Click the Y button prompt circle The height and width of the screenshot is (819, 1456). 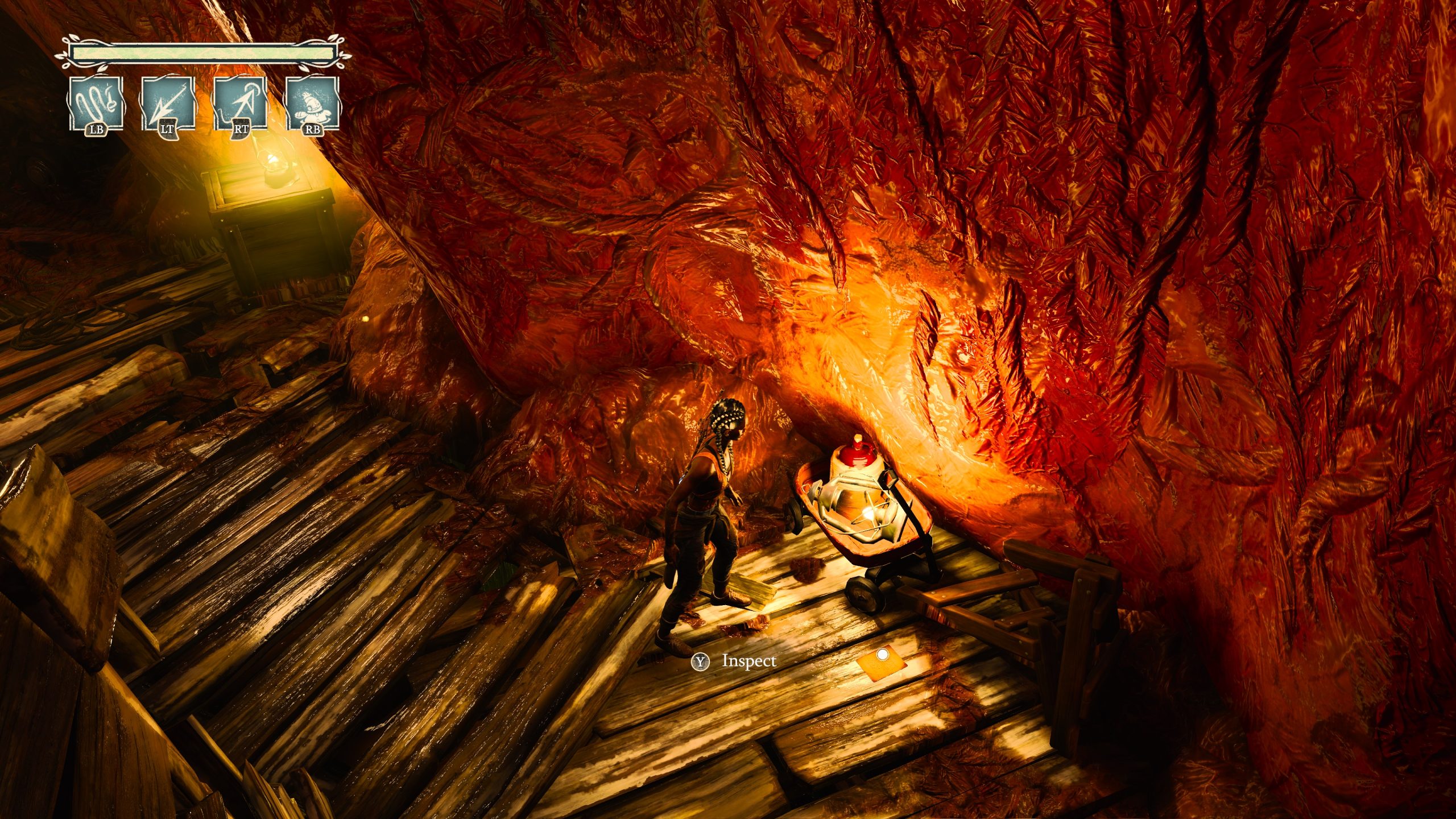tap(701, 663)
